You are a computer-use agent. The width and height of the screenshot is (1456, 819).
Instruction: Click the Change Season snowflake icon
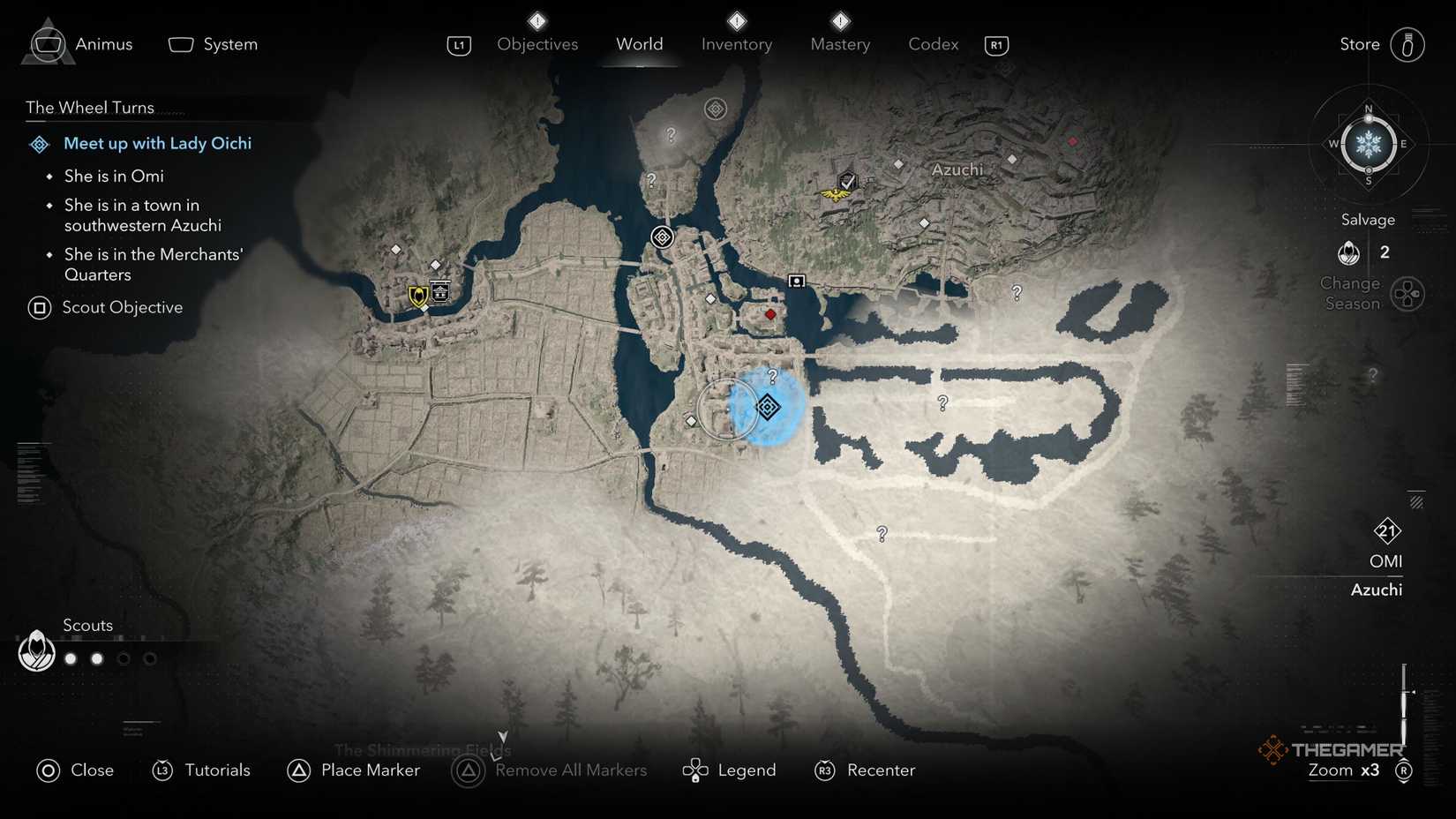coord(1368,144)
